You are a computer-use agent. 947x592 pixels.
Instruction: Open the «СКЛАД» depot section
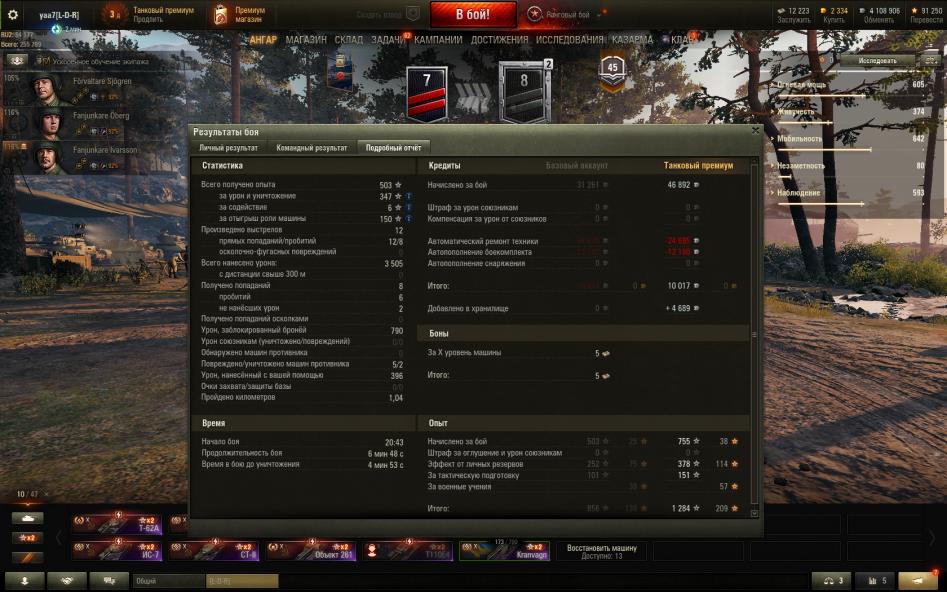coord(349,40)
